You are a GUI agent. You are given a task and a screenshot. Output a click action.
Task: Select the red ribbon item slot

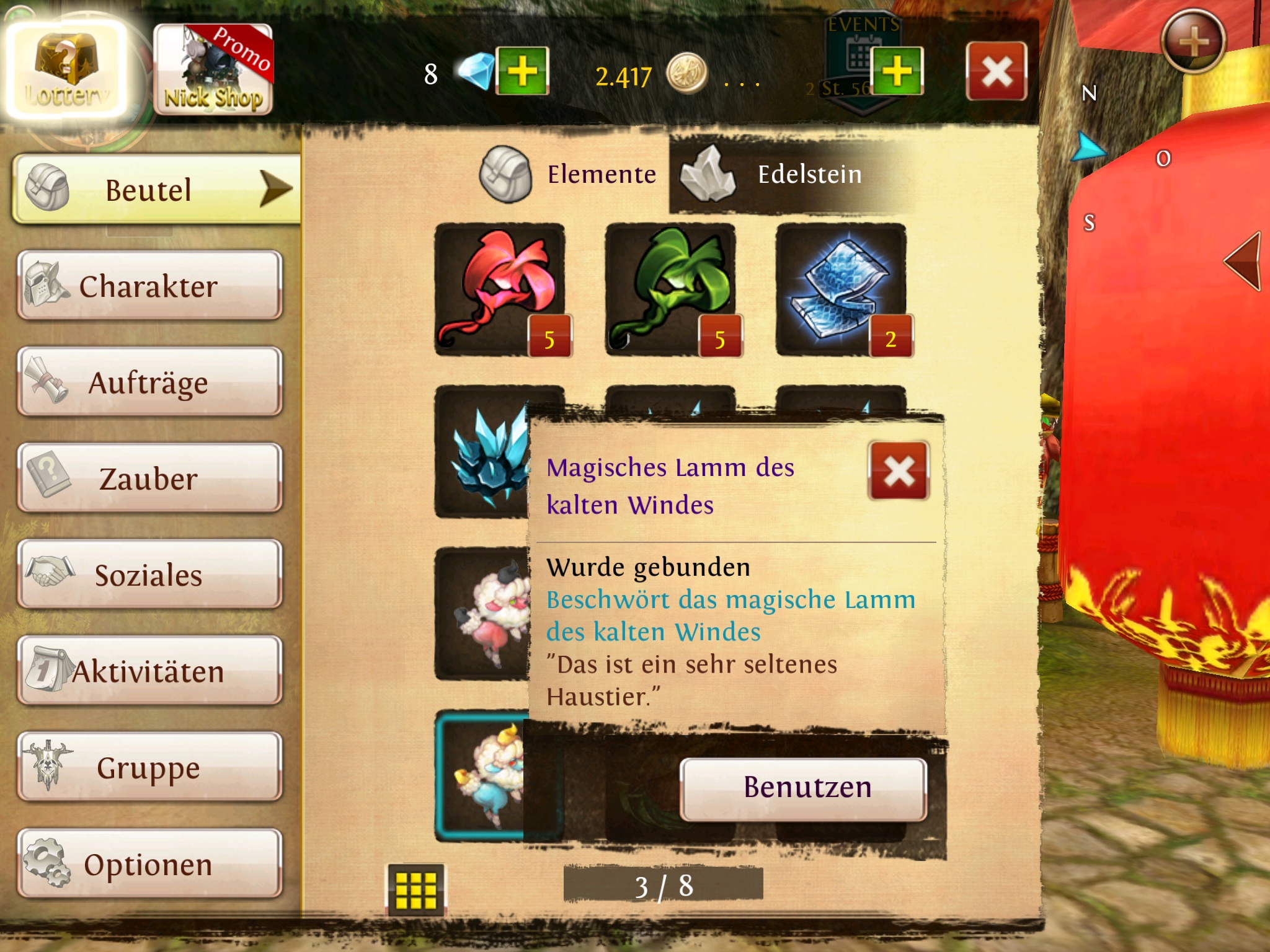click(x=499, y=289)
